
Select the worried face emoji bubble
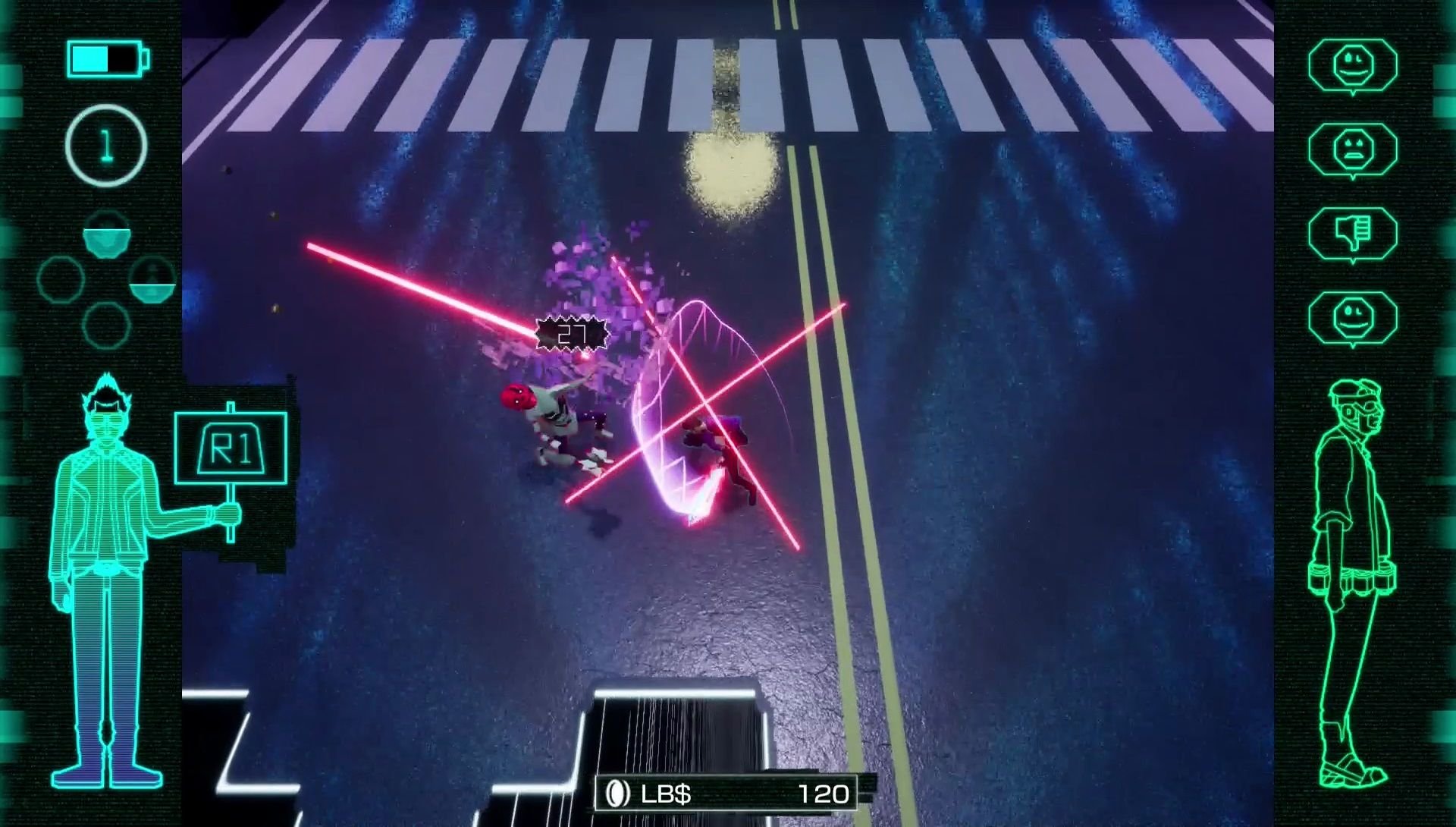[x=1354, y=148]
